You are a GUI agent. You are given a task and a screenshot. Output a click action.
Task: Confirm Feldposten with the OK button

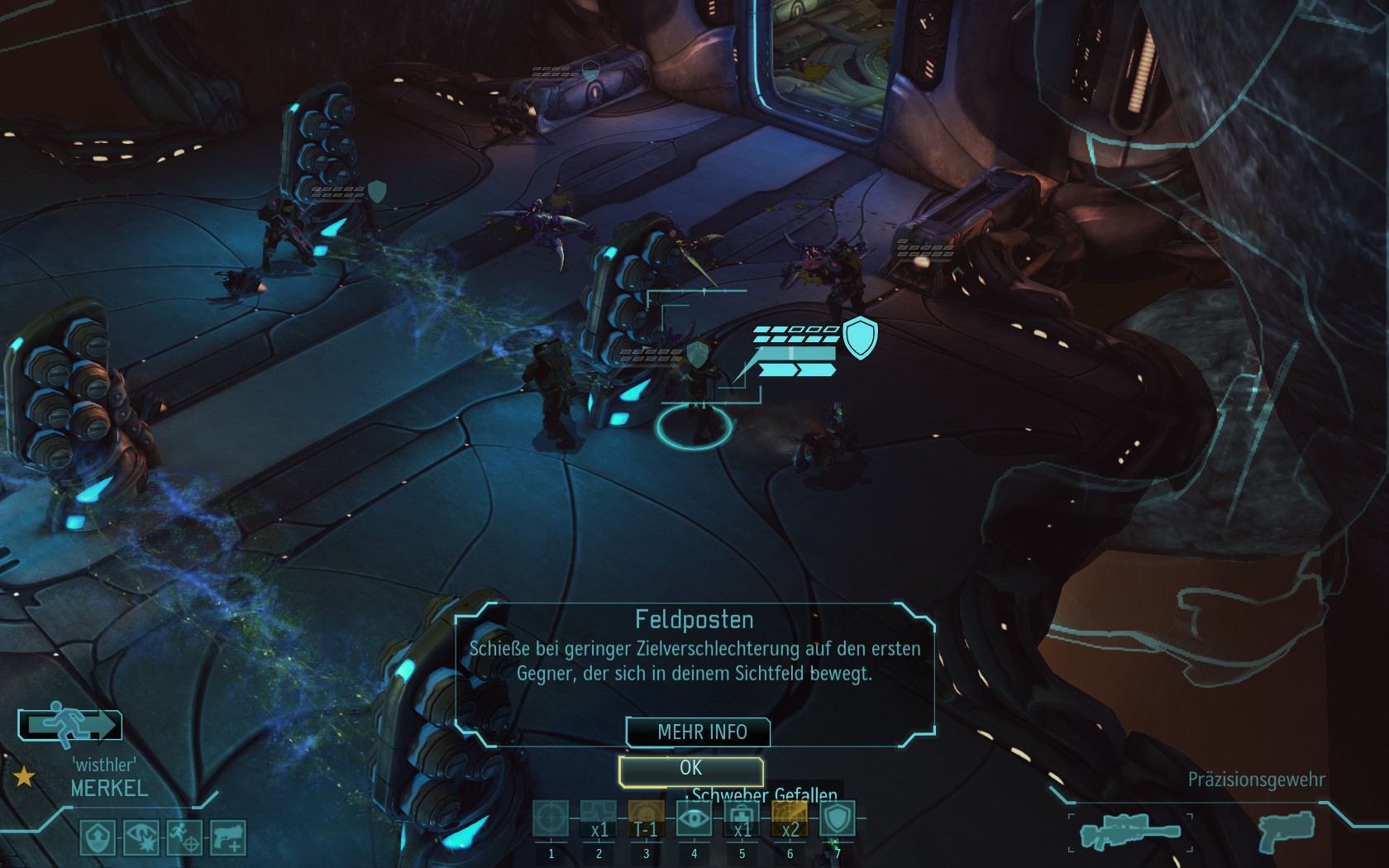(x=690, y=770)
